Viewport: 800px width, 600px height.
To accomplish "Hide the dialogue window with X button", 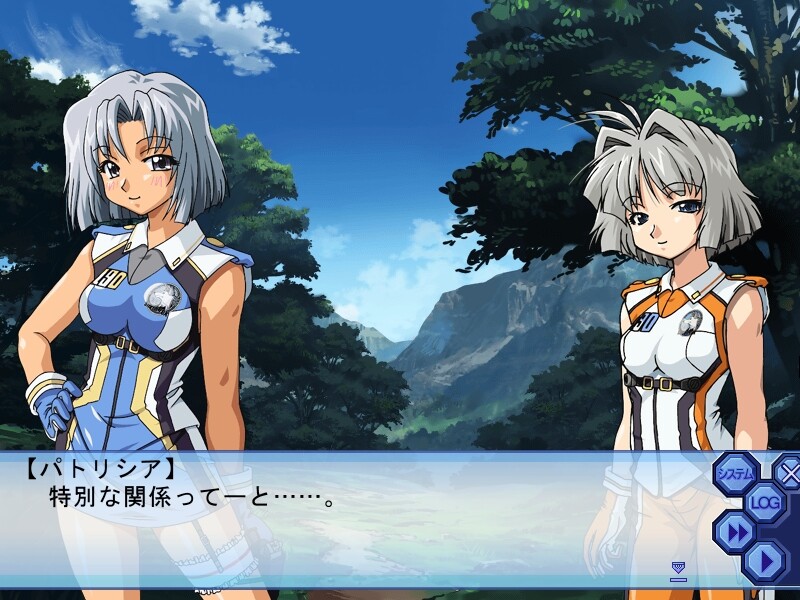I will pos(789,473).
